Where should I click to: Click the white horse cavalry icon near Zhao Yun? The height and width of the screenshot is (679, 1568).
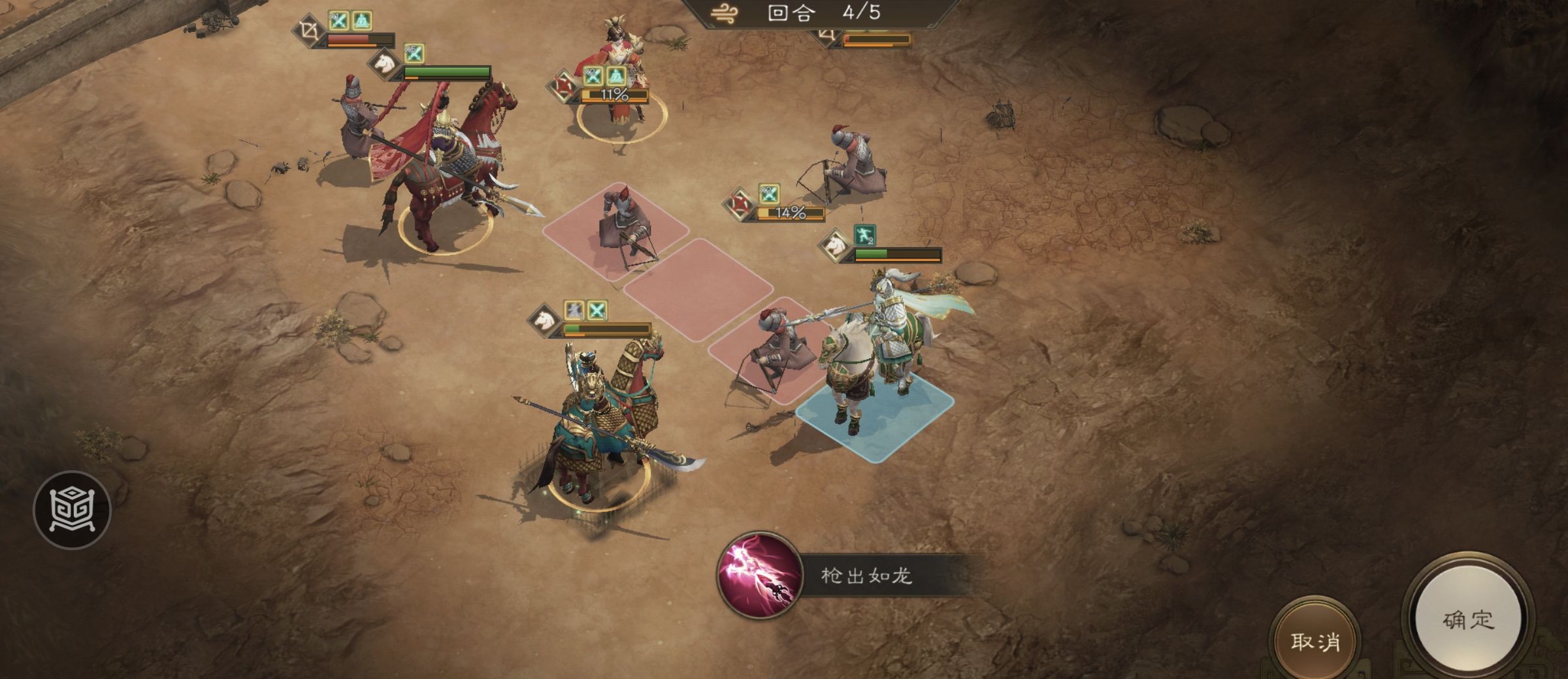[x=836, y=245]
